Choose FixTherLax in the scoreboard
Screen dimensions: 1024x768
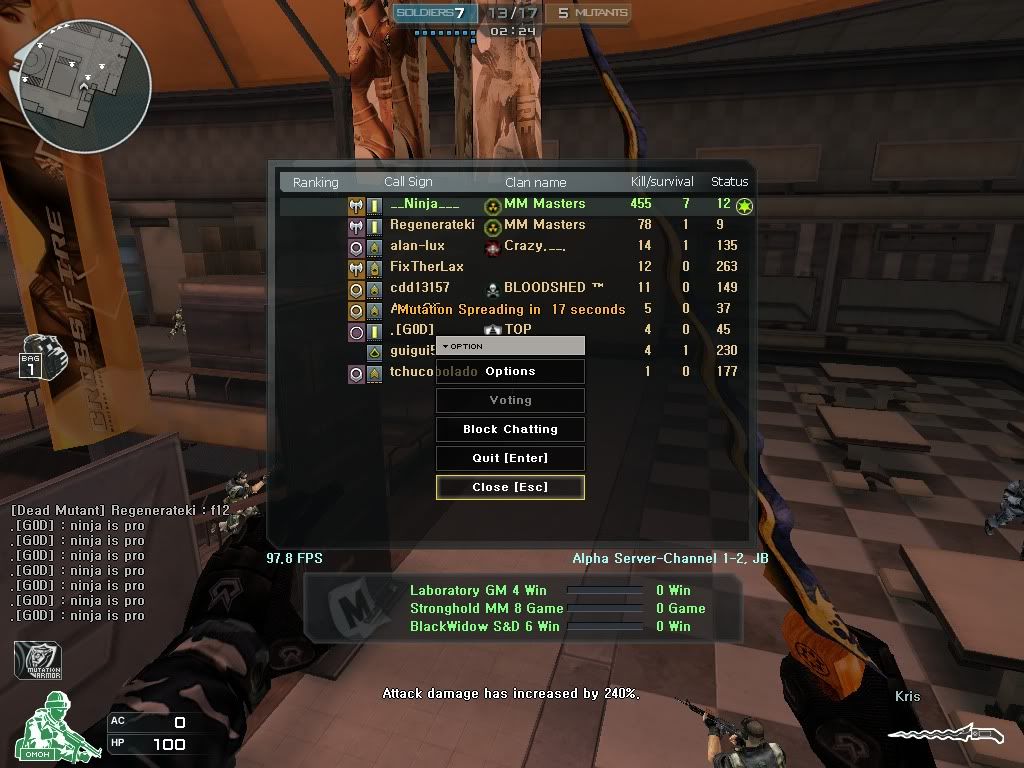[427, 267]
